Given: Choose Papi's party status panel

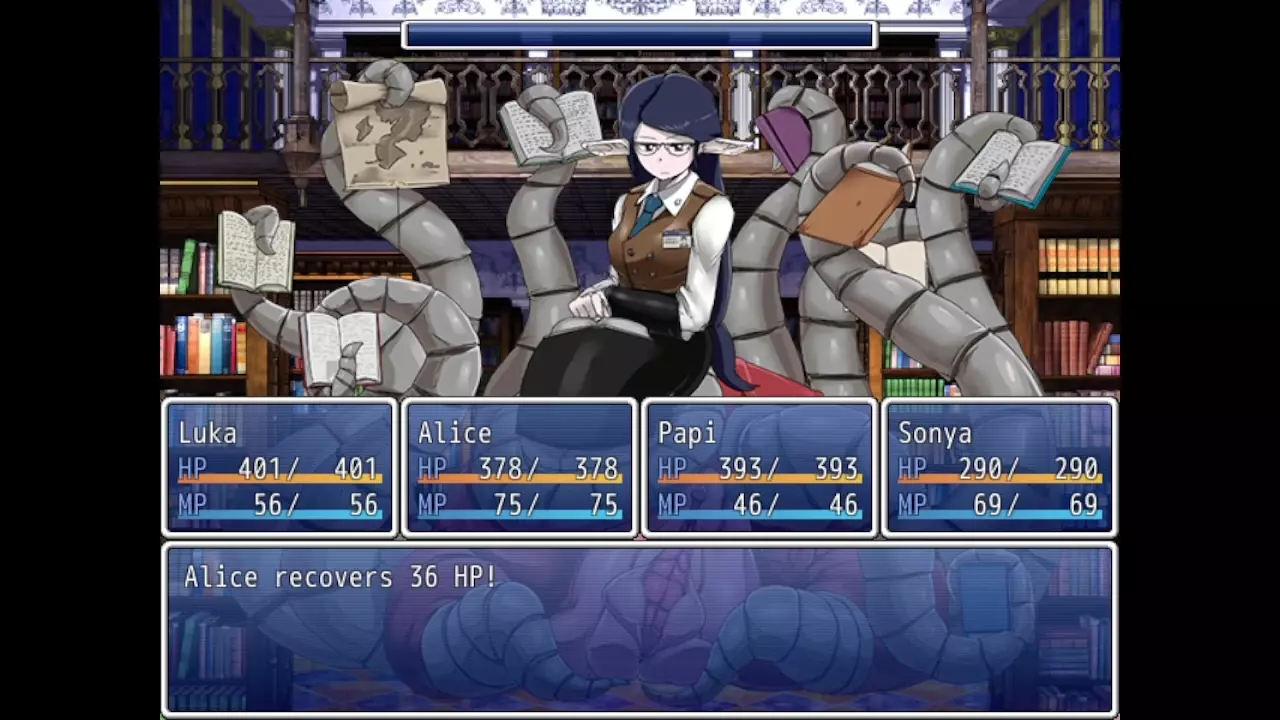Looking at the screenshot, I should (x=759, y=468).
